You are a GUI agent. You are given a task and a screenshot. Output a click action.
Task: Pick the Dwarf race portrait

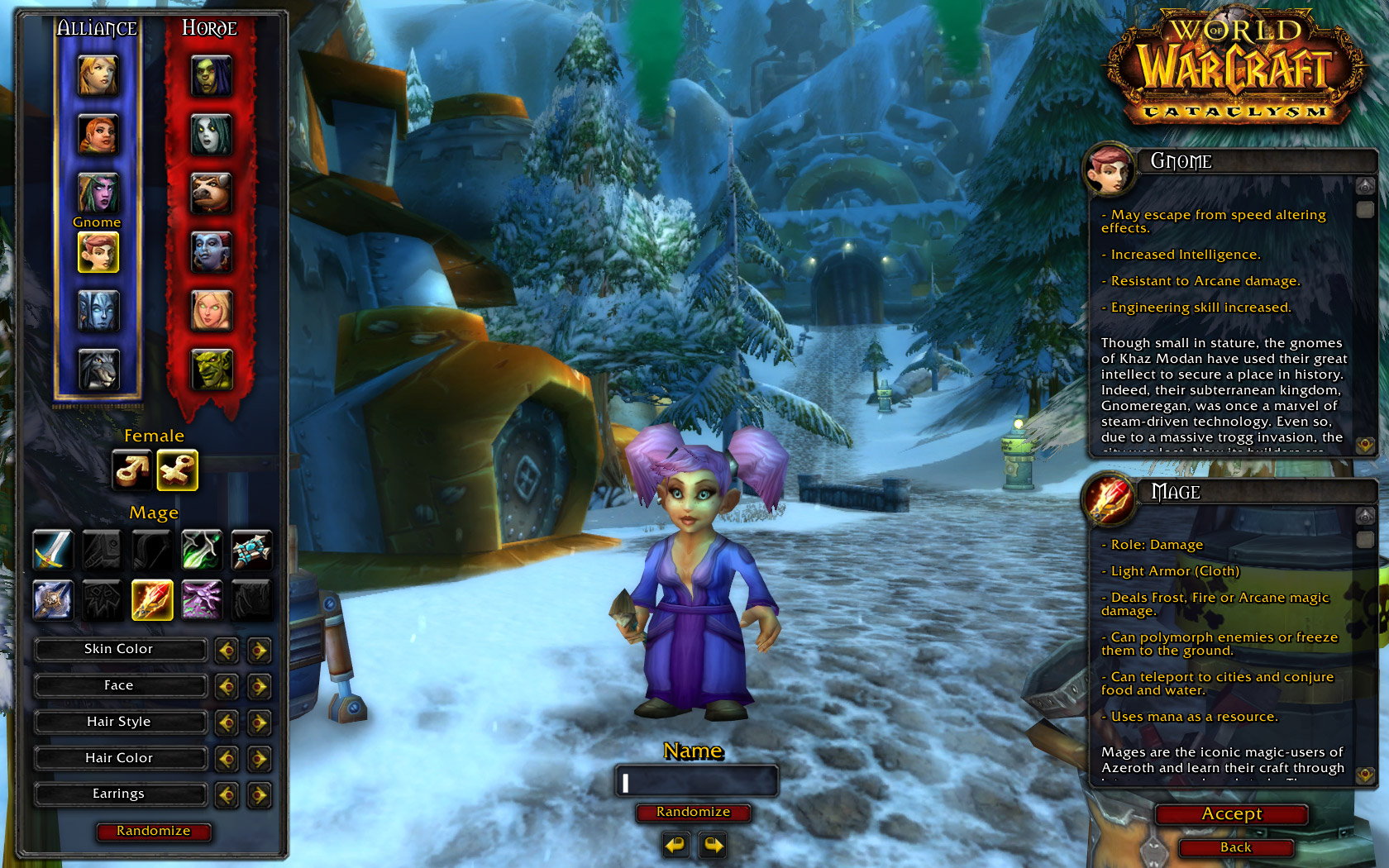click(x=98, y=134)
